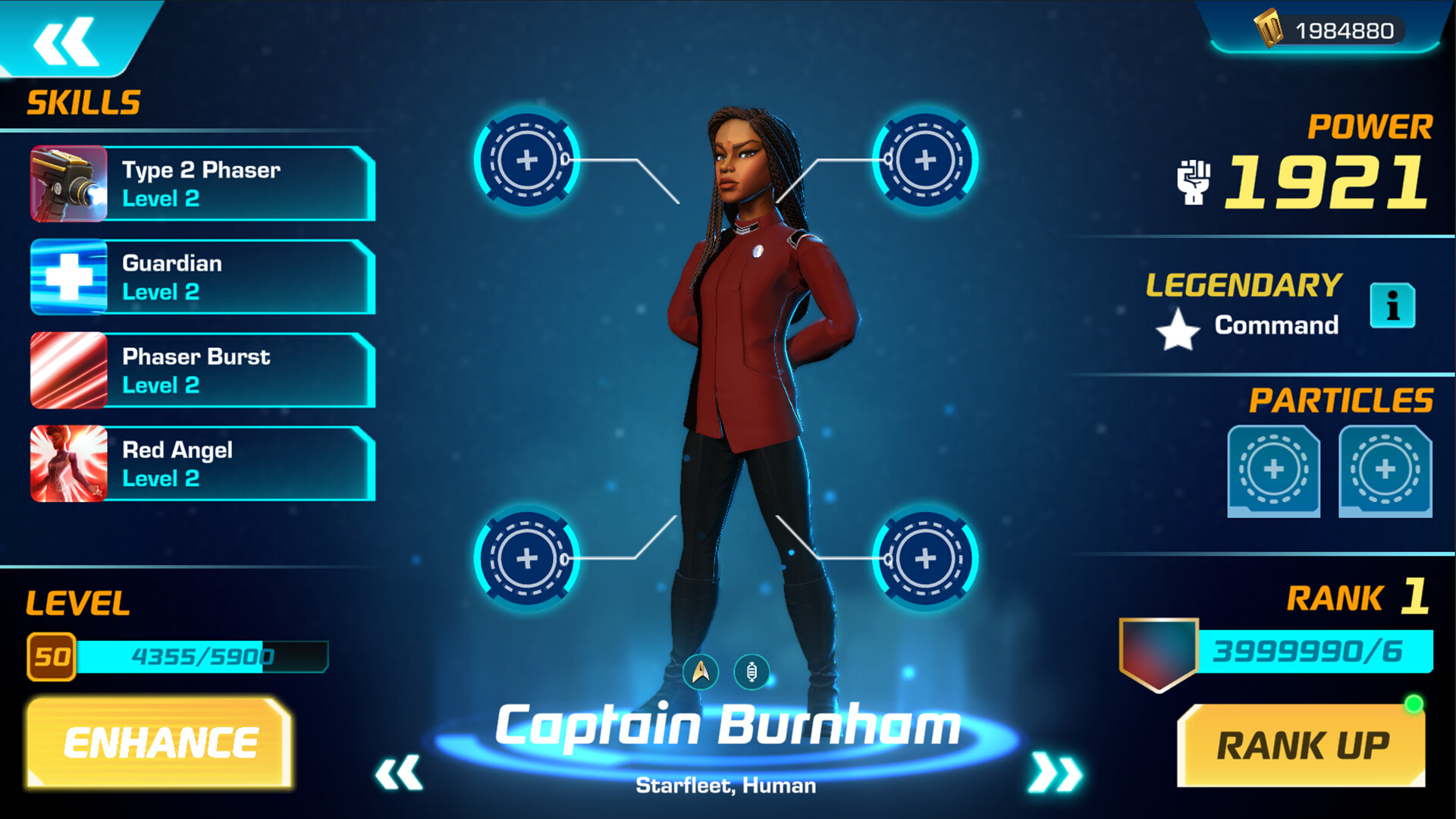Toggle the bottom-right upgrade node slot

tap(924, 560)
